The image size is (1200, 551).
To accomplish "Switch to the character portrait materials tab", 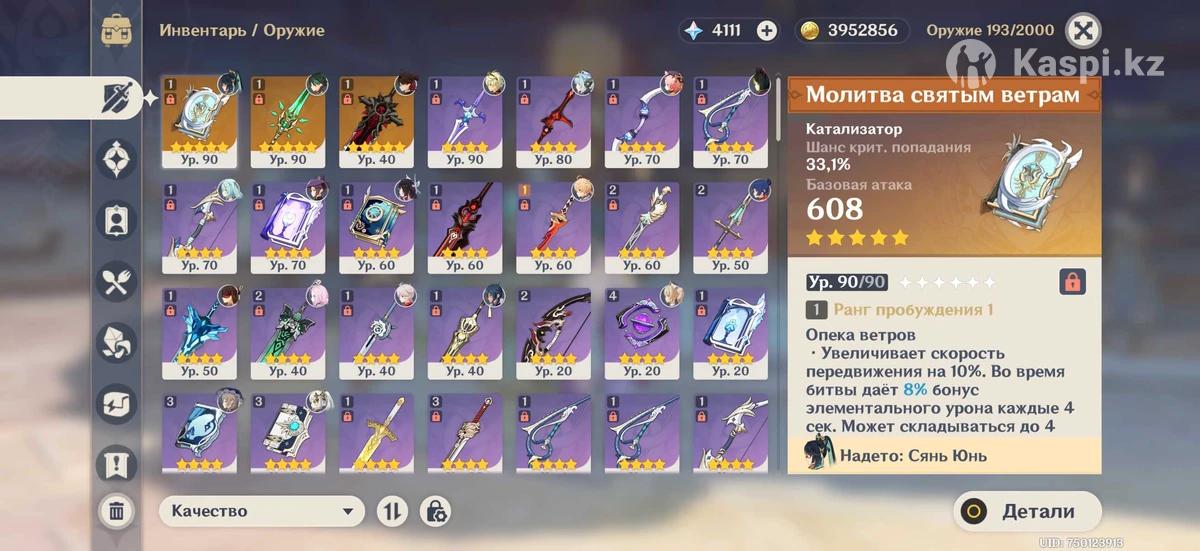I will (116, 220).
